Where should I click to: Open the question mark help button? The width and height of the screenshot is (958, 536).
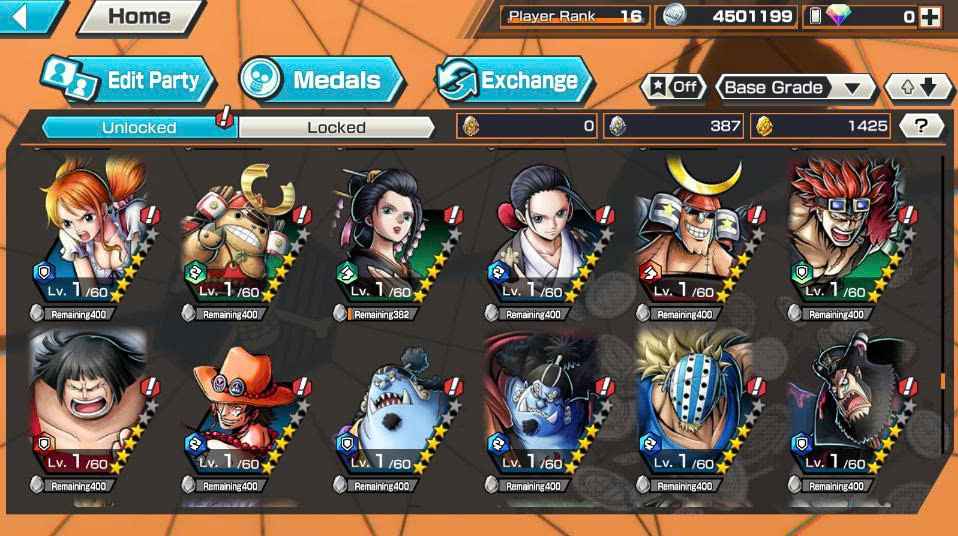(x=921, y=126)
